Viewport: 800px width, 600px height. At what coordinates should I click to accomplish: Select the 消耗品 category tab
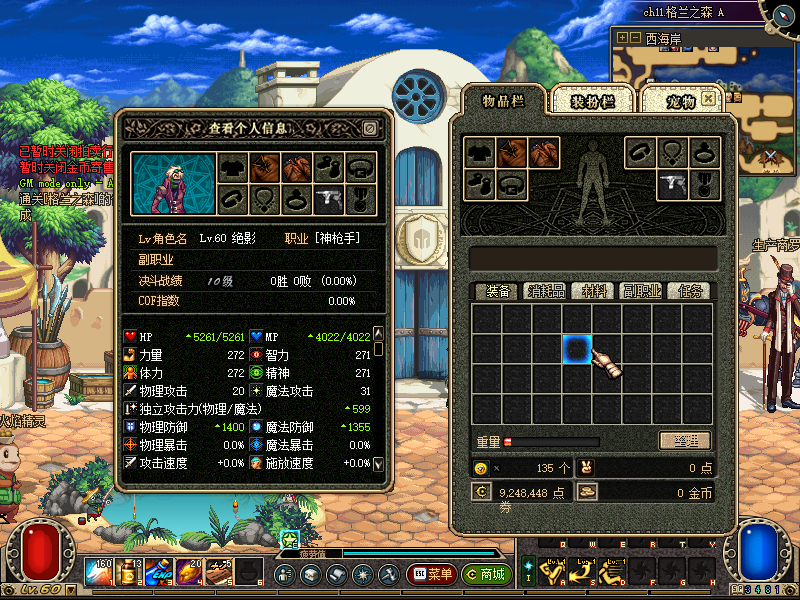546,291
